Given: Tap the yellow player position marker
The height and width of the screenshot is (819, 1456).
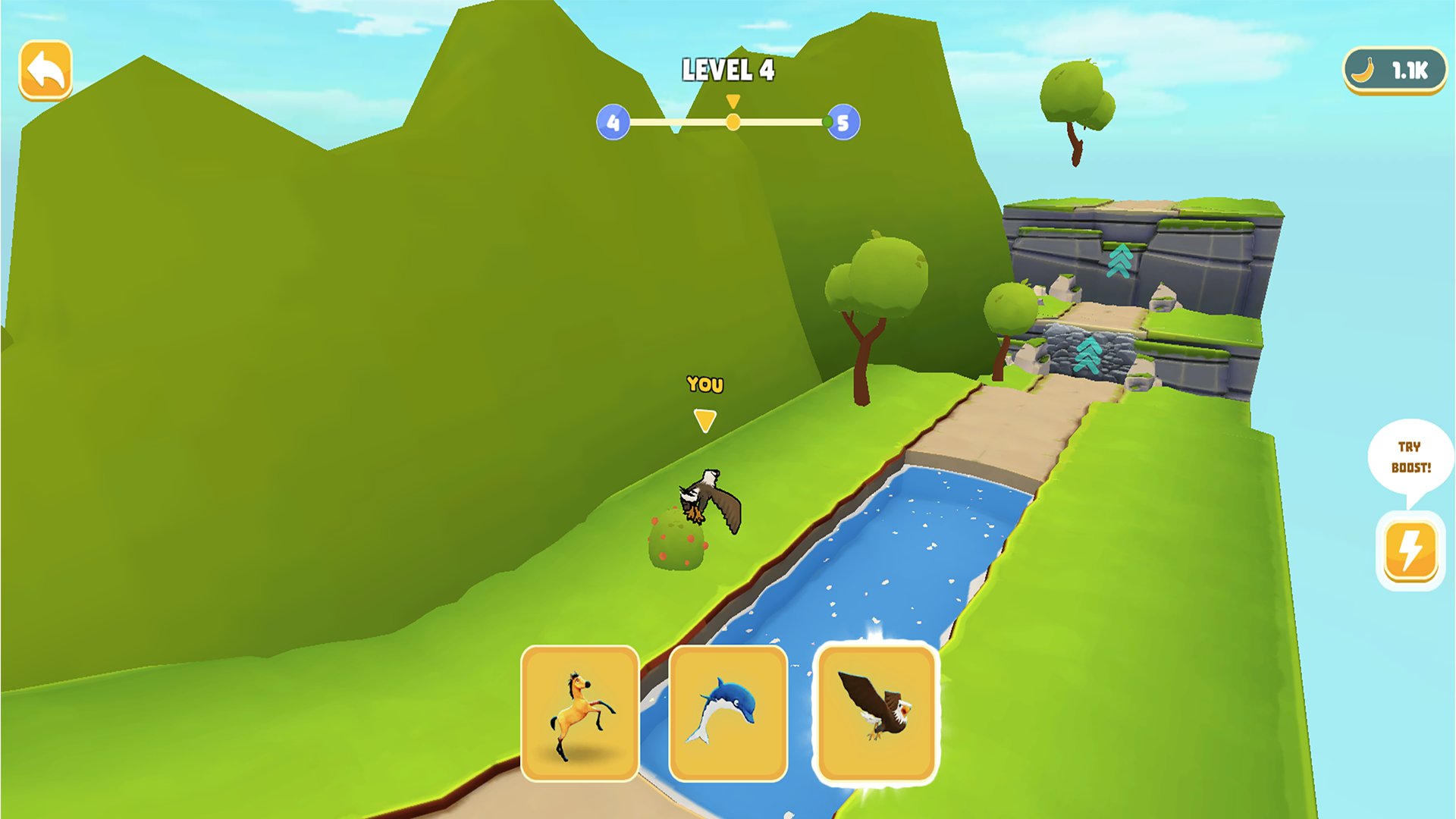Looking at the screenshot, I should coord(732,120).
